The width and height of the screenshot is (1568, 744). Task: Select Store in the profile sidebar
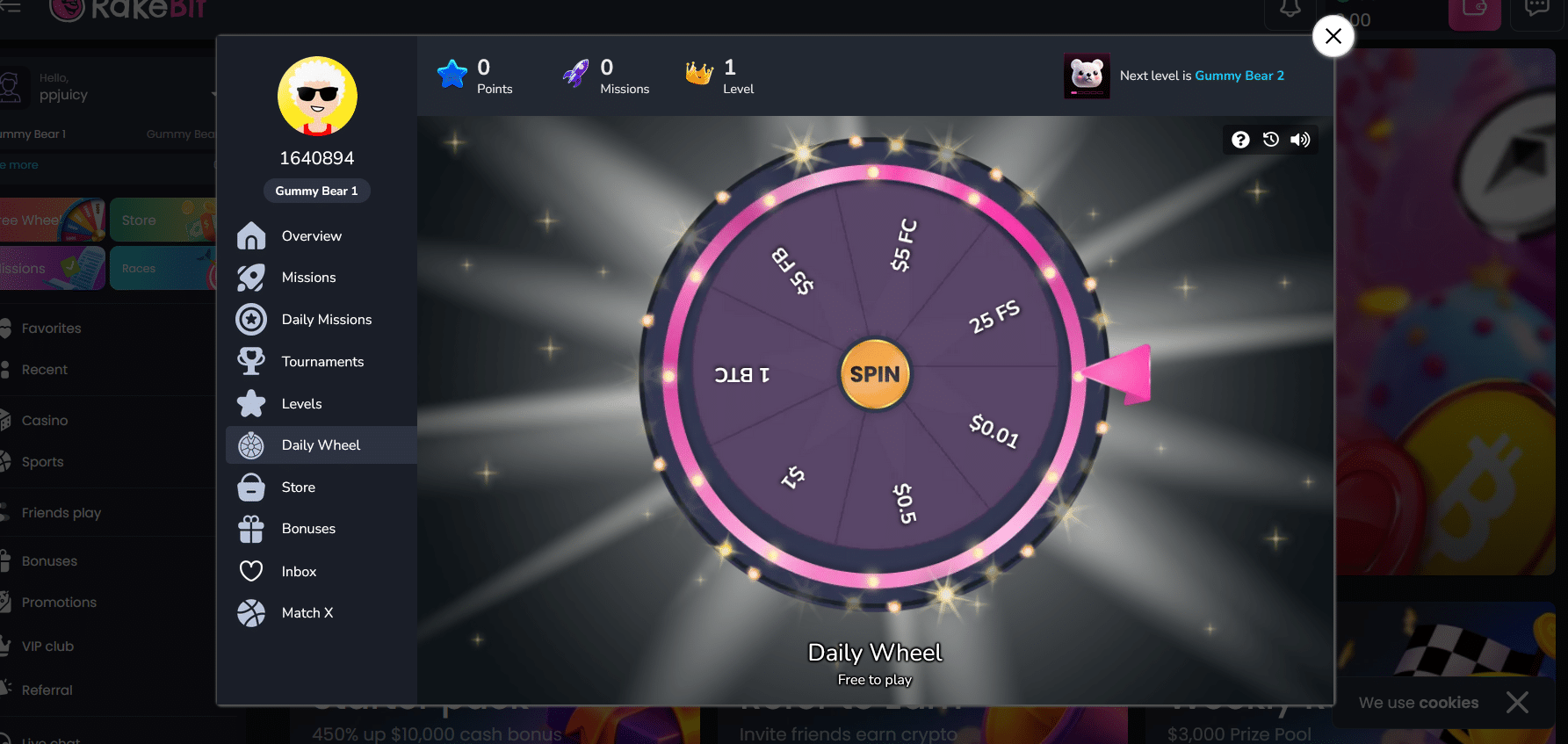click(x=251, y=487)
